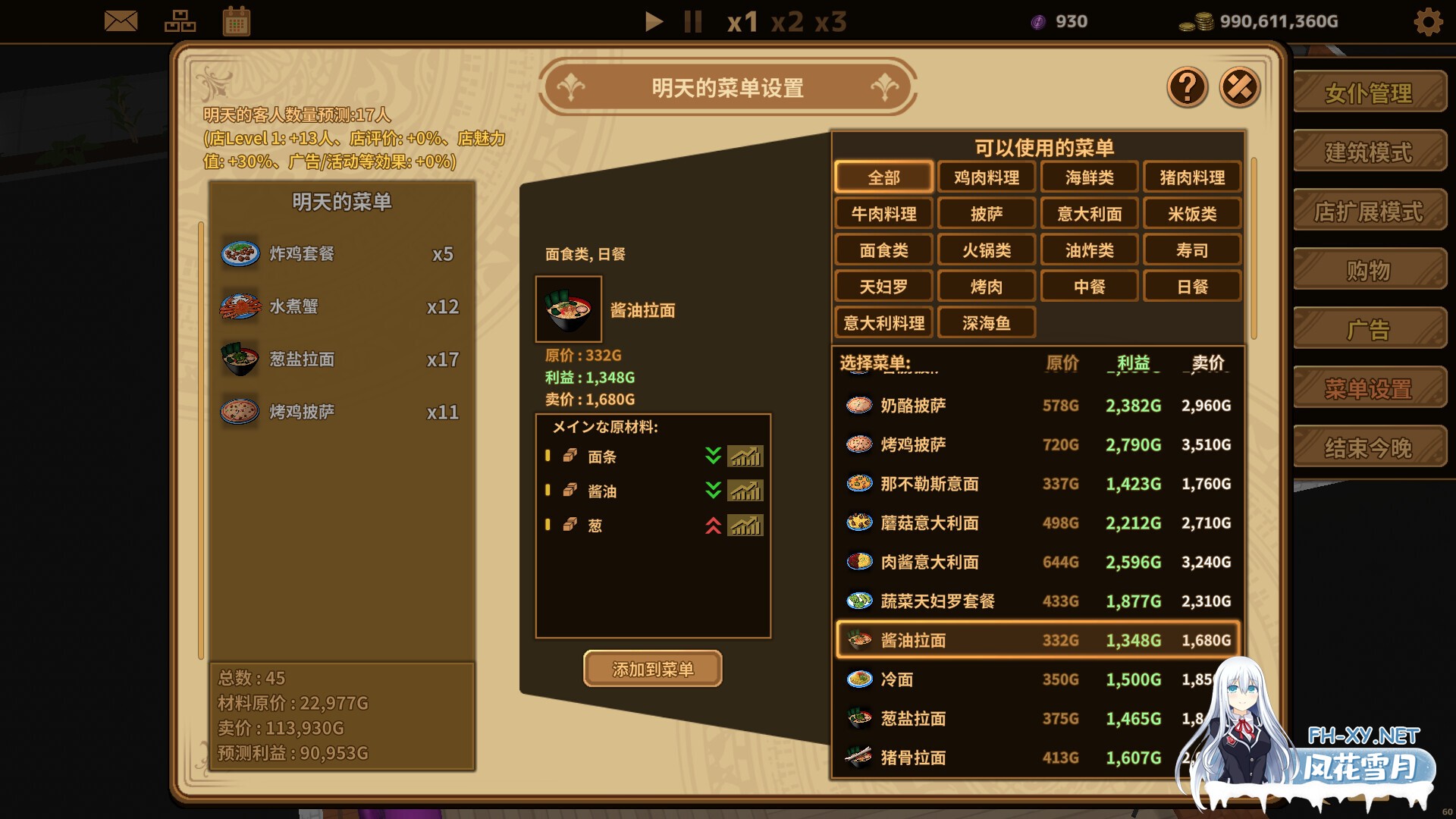Viewport: 1456px width, 819px height.
Task: Open the settings gear icon
Action: tap(1429, 22)
